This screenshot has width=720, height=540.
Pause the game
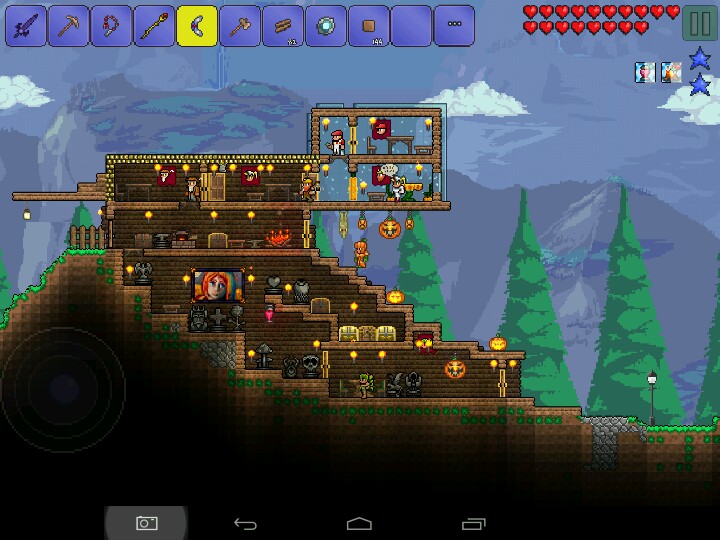pos(699,24)
